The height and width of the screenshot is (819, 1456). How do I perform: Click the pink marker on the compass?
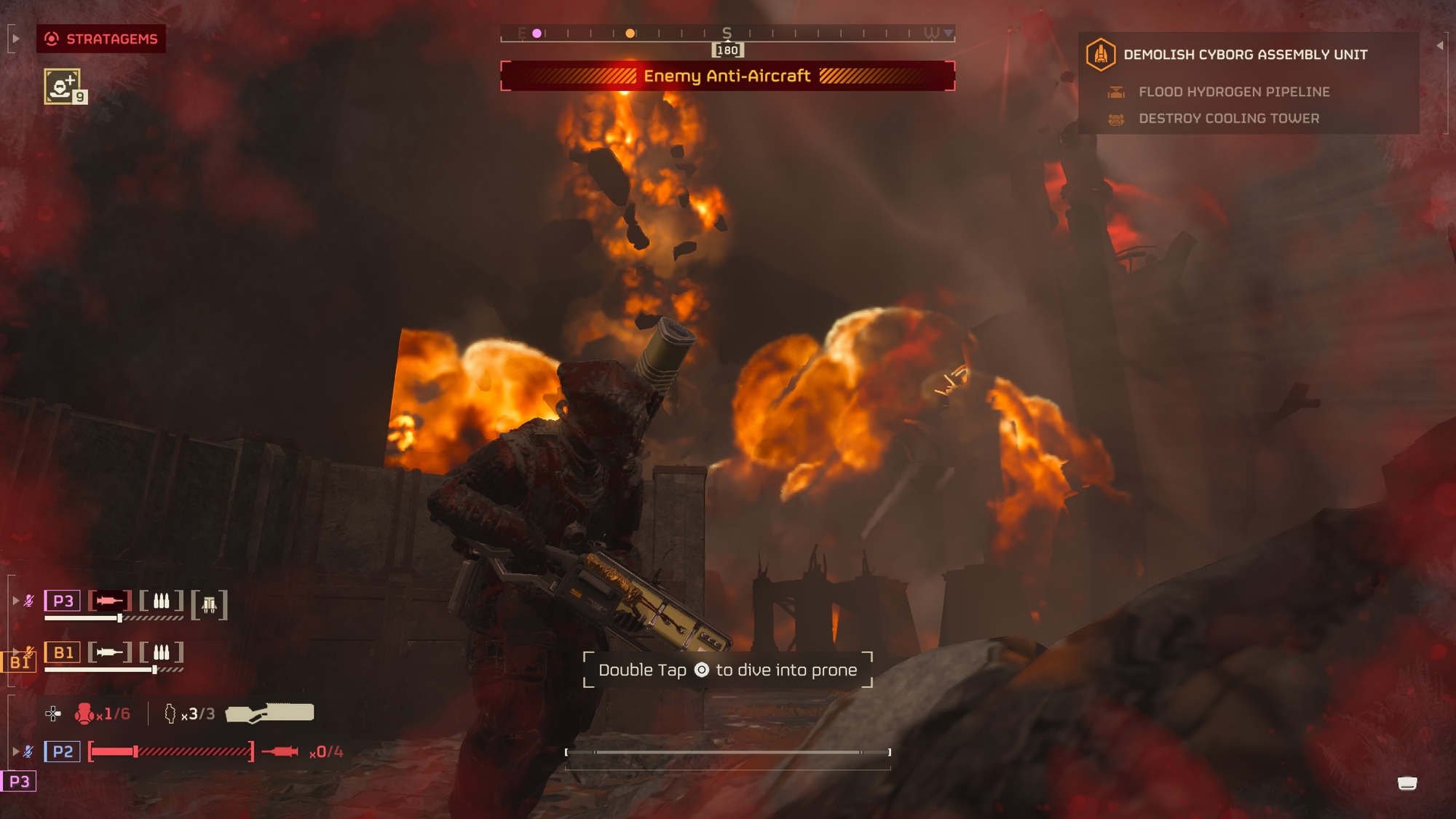click(x=537, y=33)
